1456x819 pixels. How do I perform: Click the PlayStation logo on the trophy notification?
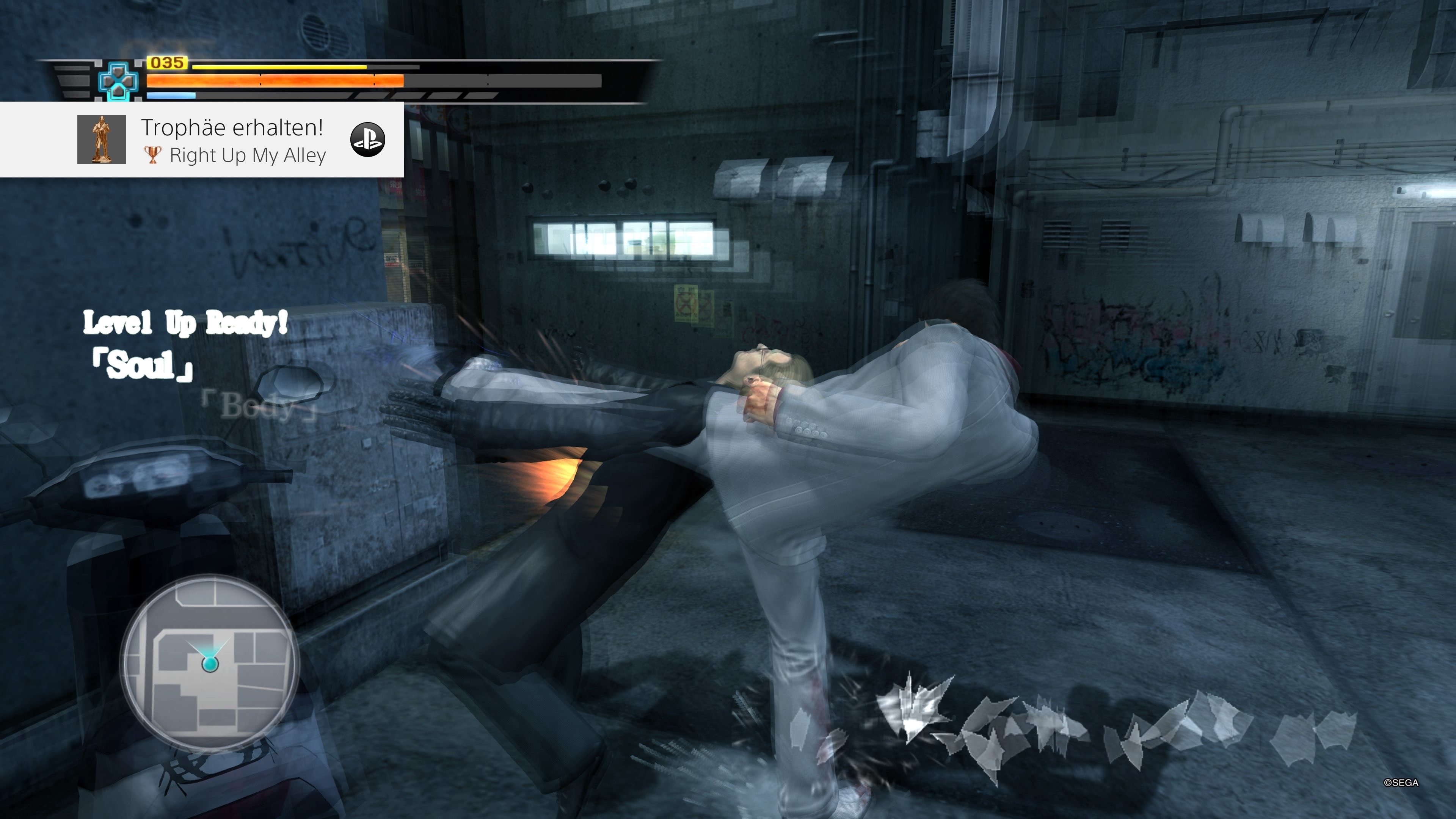(x=368, y=140)
